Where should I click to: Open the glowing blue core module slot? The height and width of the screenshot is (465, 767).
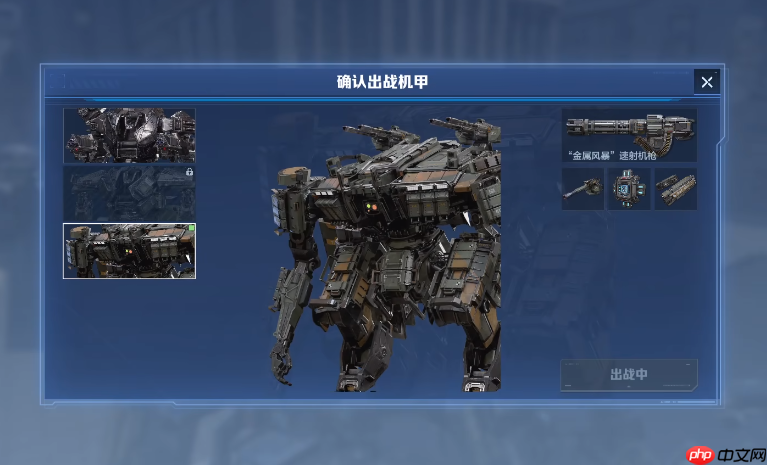629,189
